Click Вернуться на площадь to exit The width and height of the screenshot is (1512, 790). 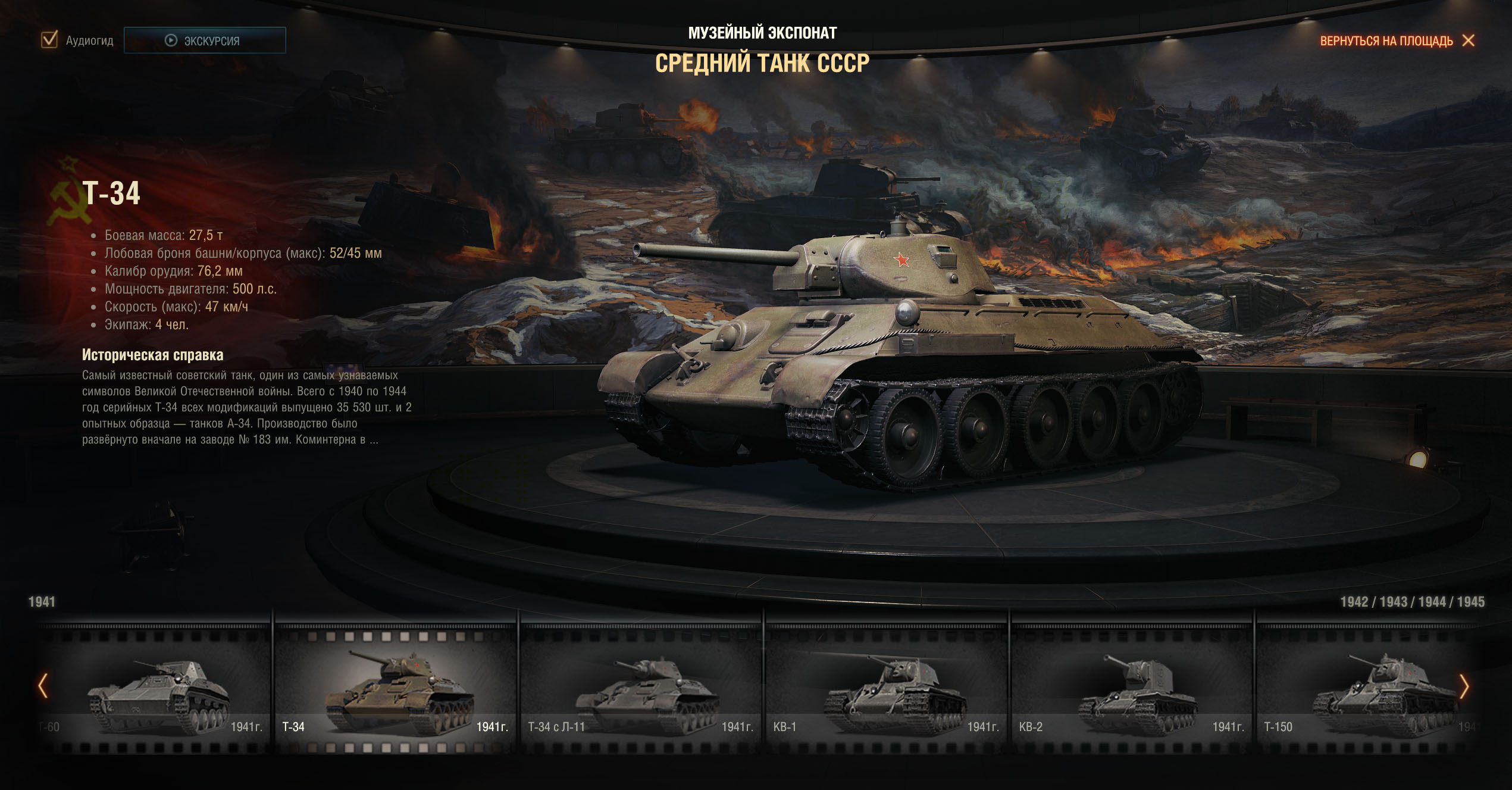pyautogui.click(x=1396, y=40)
